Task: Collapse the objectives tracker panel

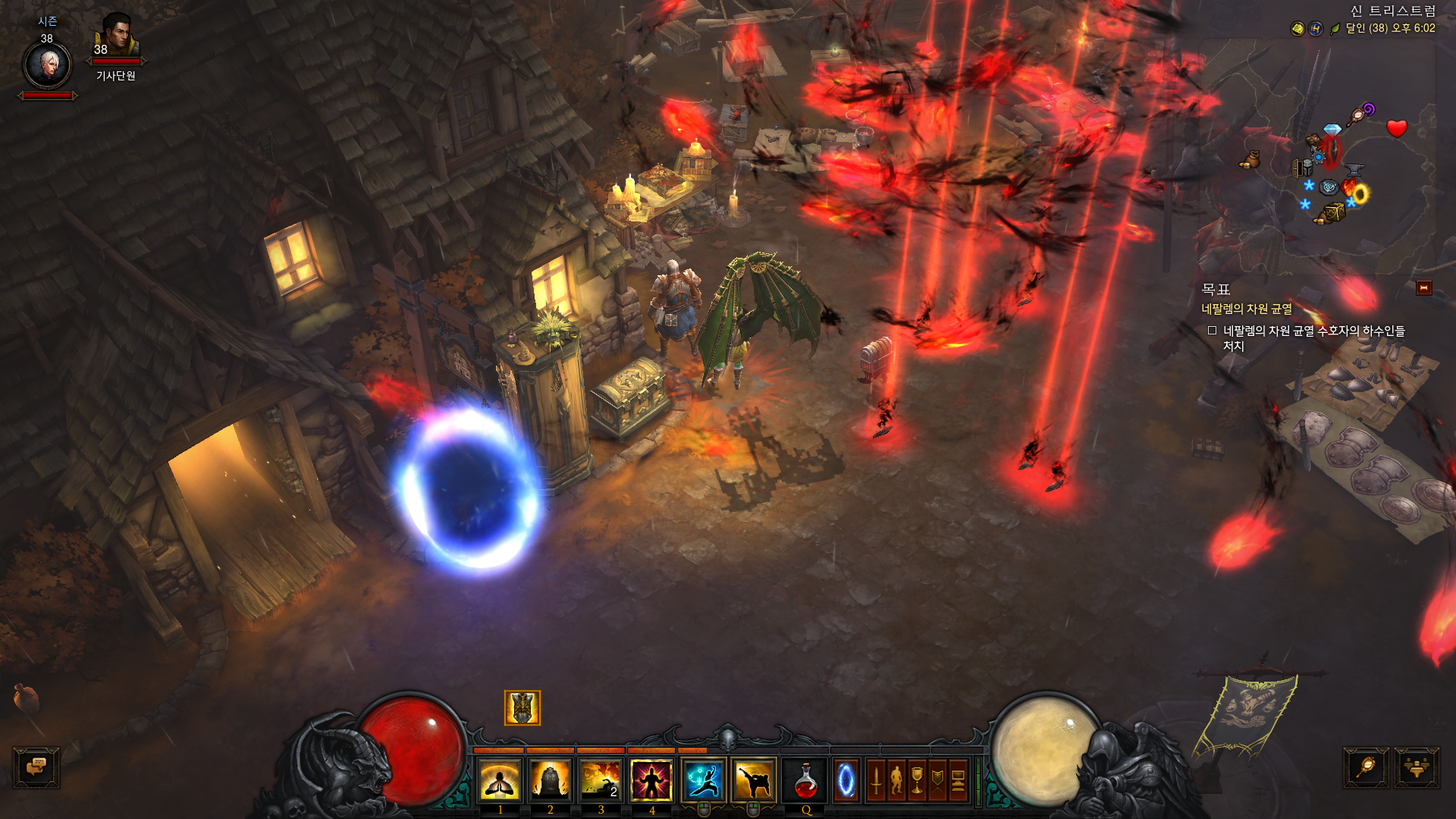Action: (x=1423, y=288)
